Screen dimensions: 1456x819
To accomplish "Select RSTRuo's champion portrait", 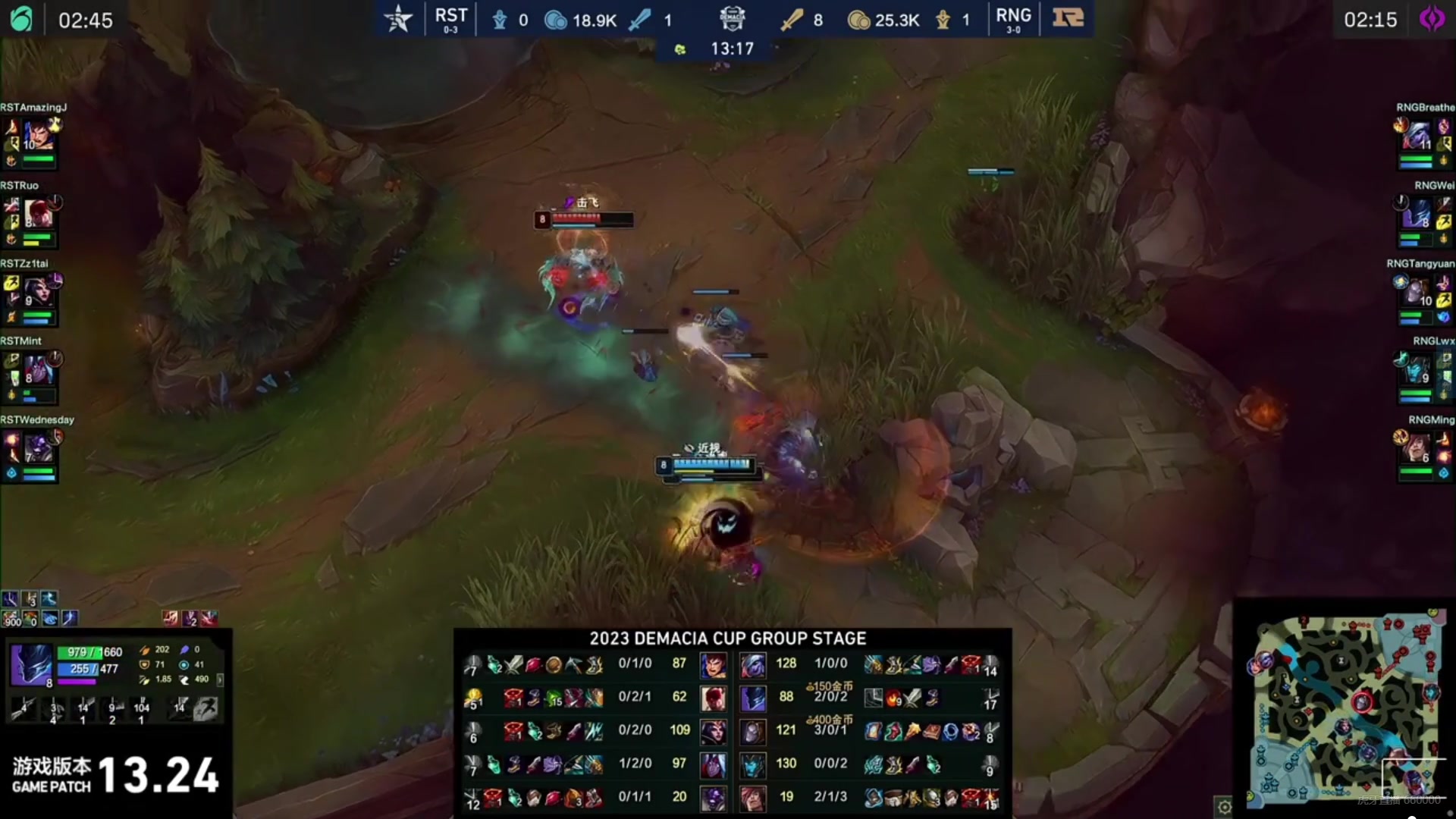I will [x=36, y=214].
